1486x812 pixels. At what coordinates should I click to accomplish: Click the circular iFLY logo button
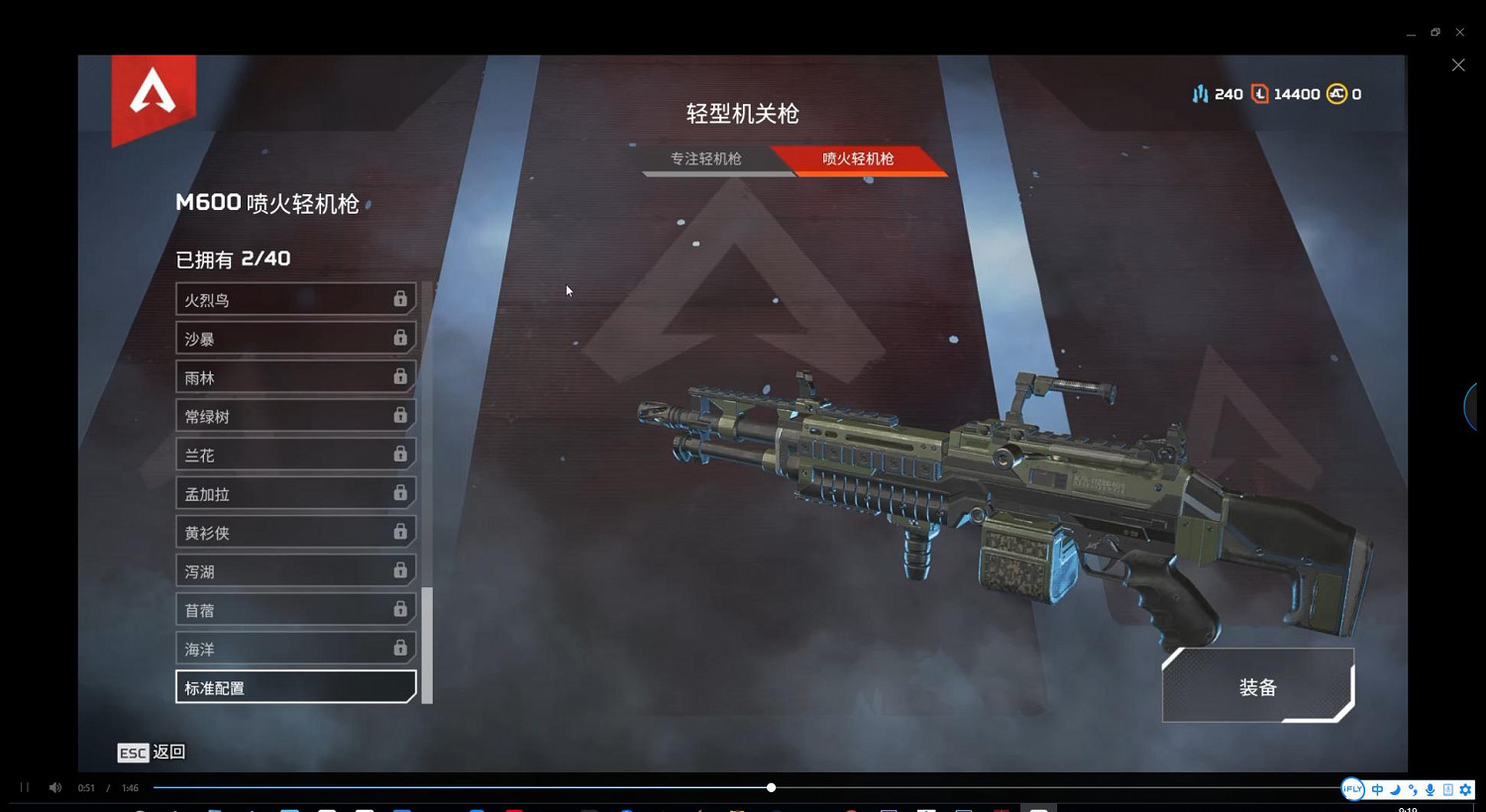1352,789
